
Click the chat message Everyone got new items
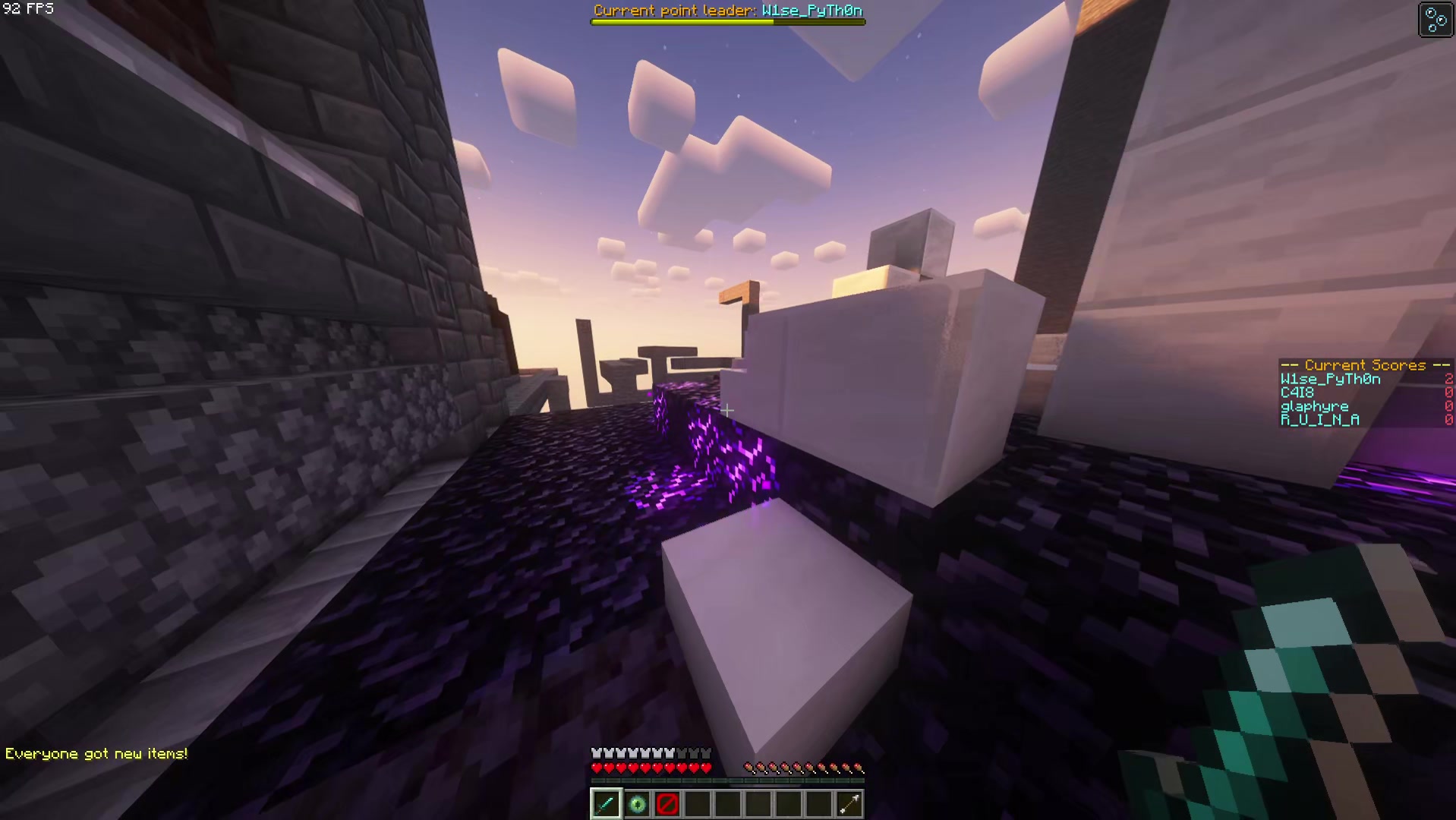coord(96,753)
